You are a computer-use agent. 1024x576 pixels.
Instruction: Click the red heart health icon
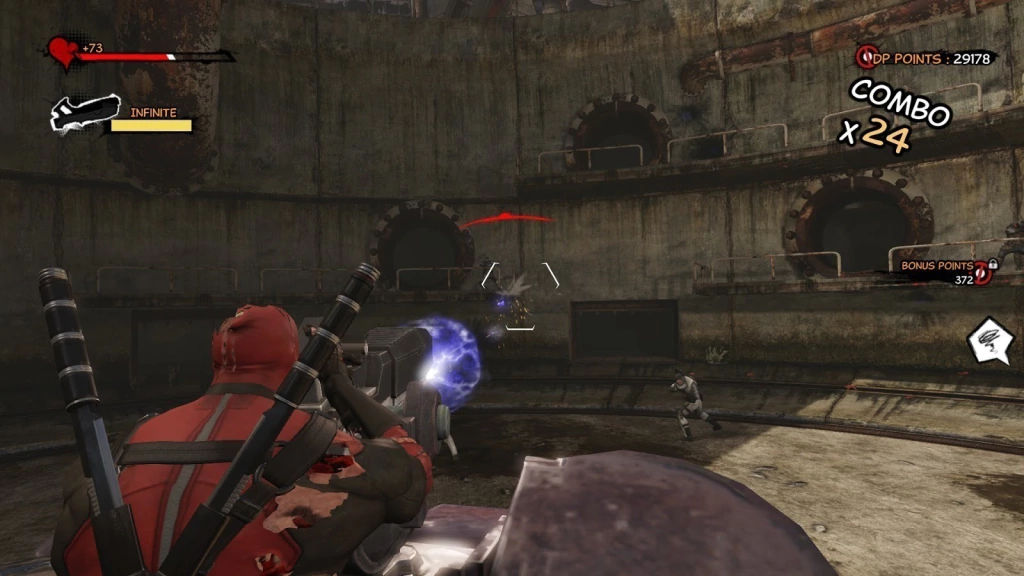pos(62,52)
